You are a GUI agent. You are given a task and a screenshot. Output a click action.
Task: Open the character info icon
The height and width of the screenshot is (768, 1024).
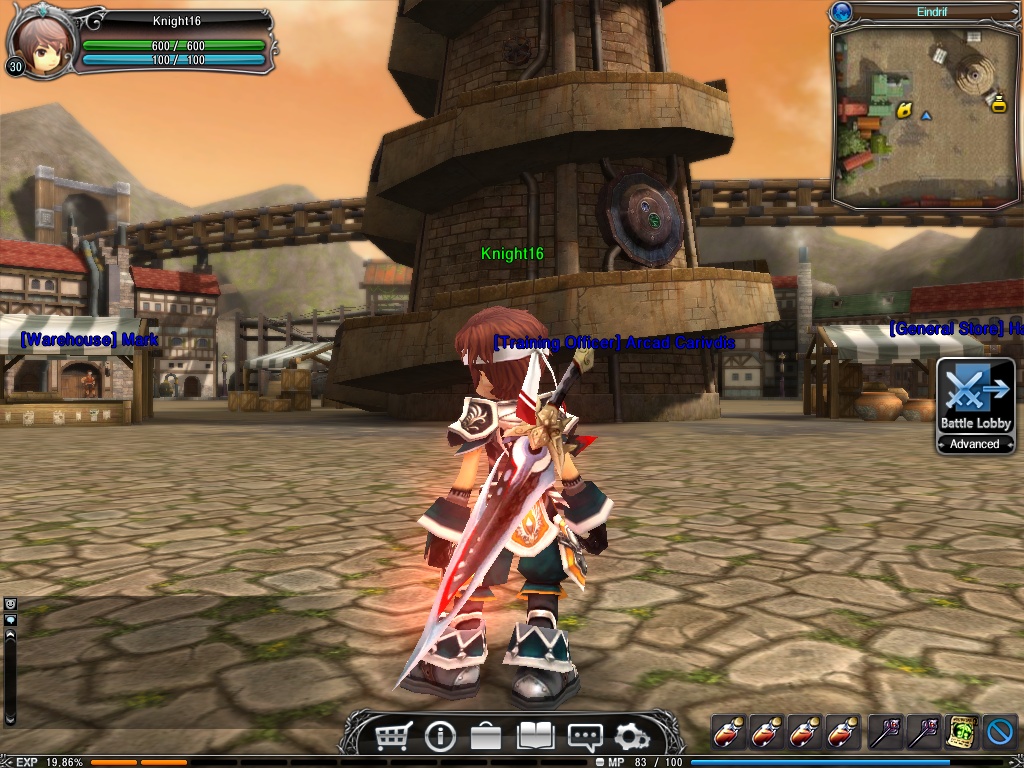pos(440,737)
